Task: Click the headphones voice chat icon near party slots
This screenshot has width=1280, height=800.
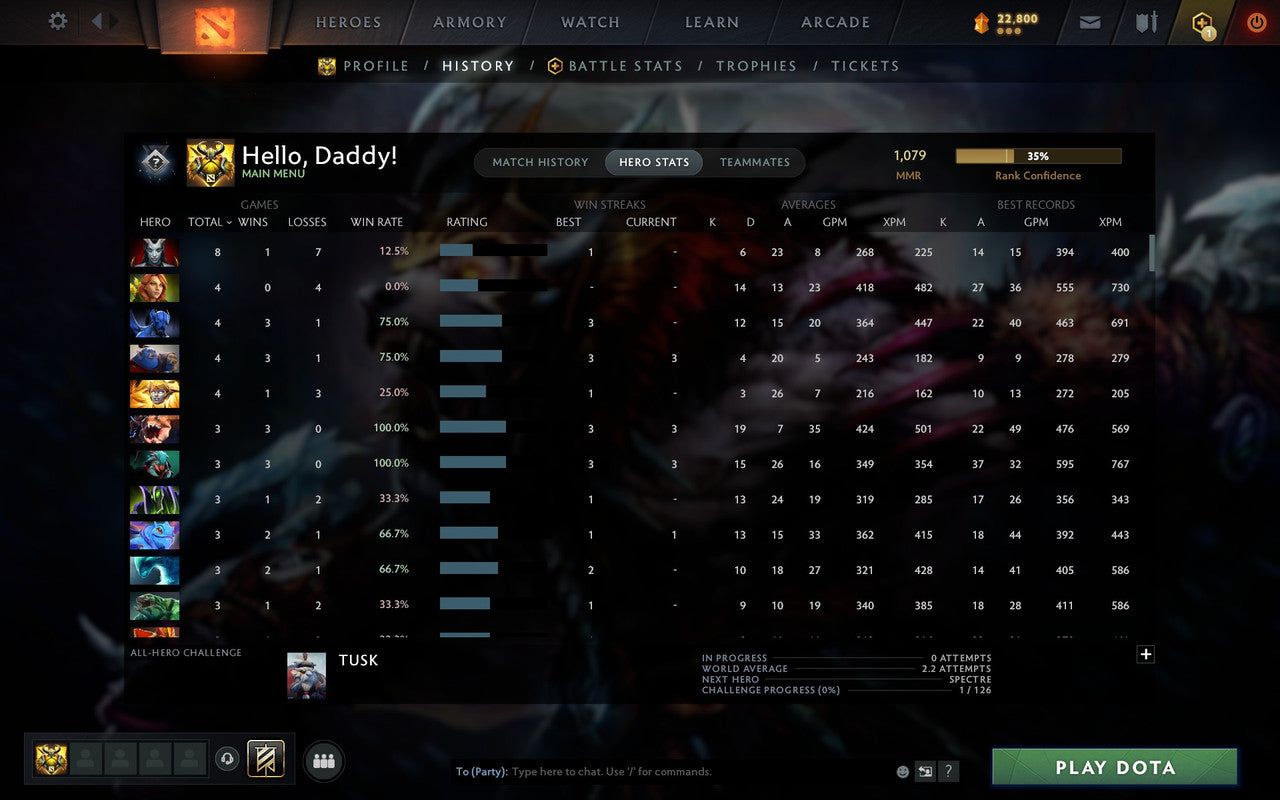Action: point(228,759)
